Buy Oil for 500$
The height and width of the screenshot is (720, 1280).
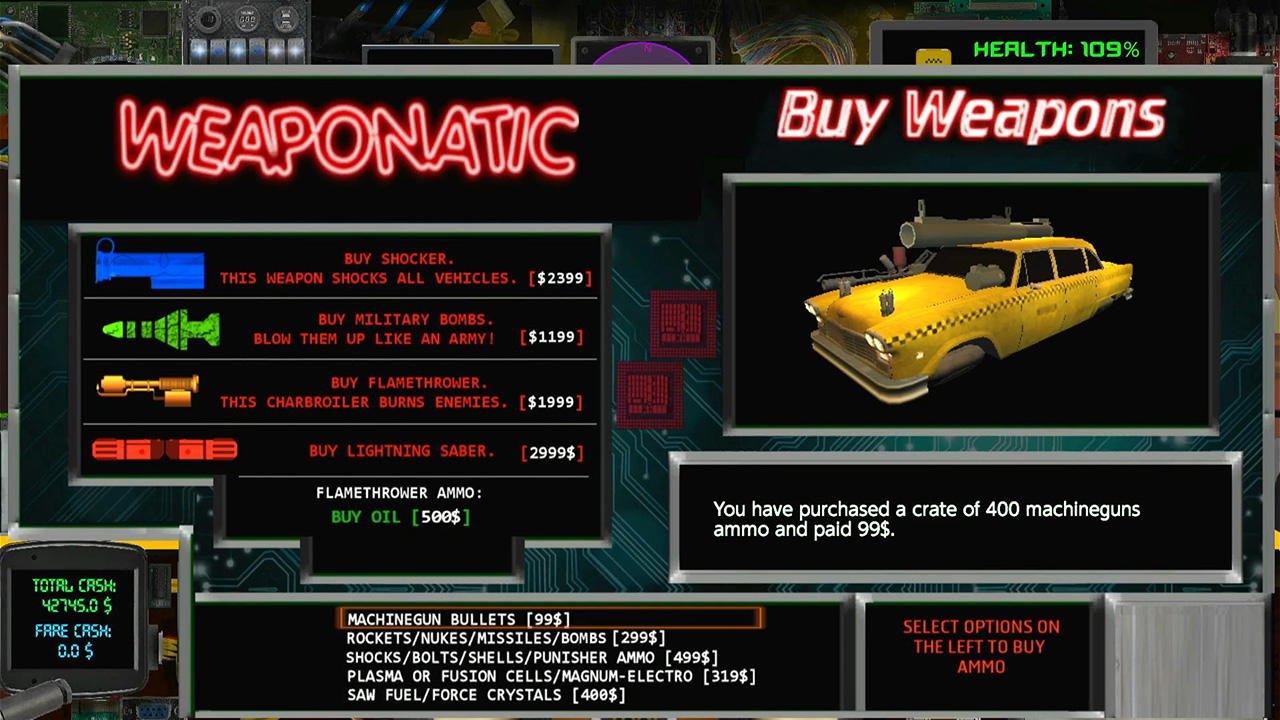click(399, 517)
